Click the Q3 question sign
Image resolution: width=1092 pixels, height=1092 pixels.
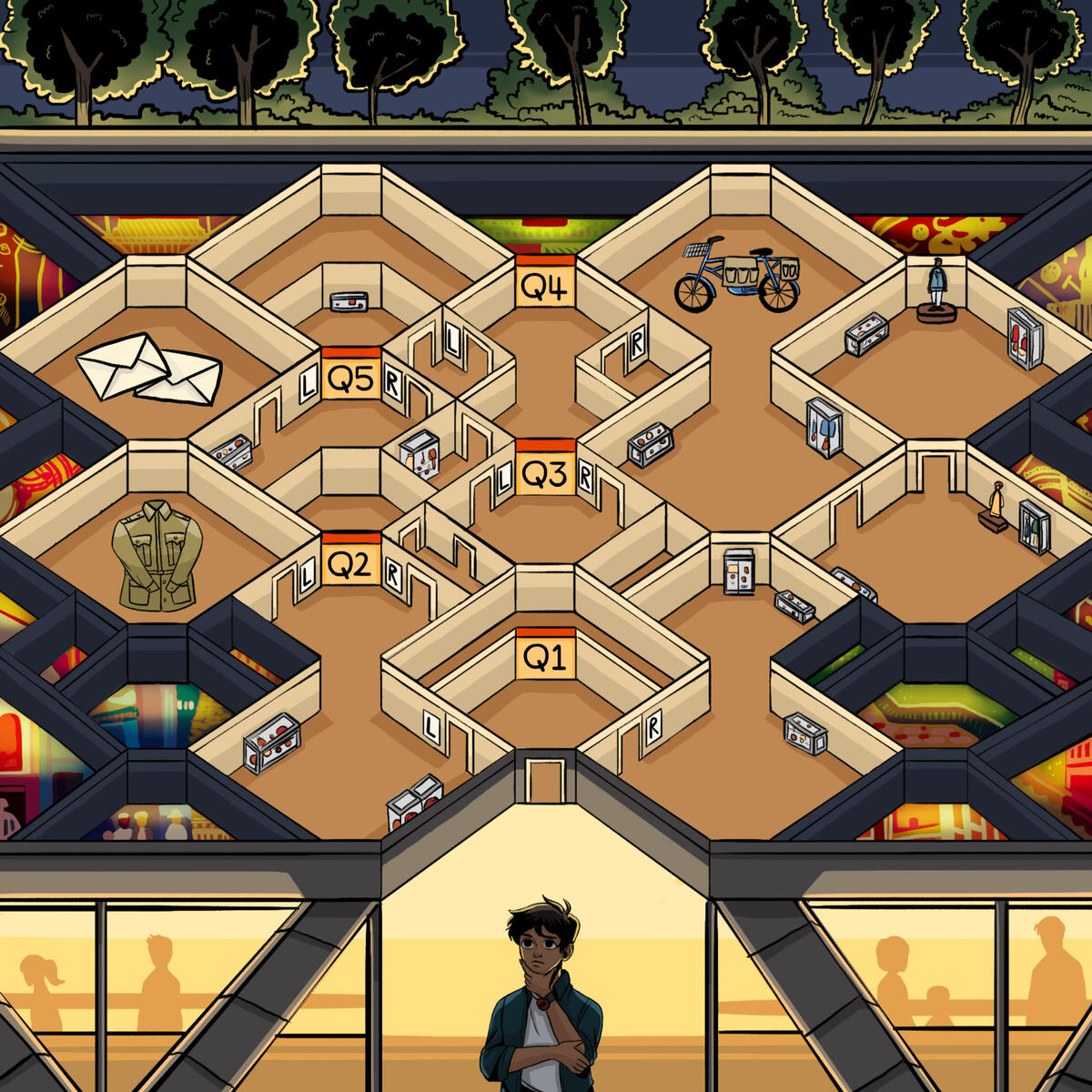click(x=545, y=473)
